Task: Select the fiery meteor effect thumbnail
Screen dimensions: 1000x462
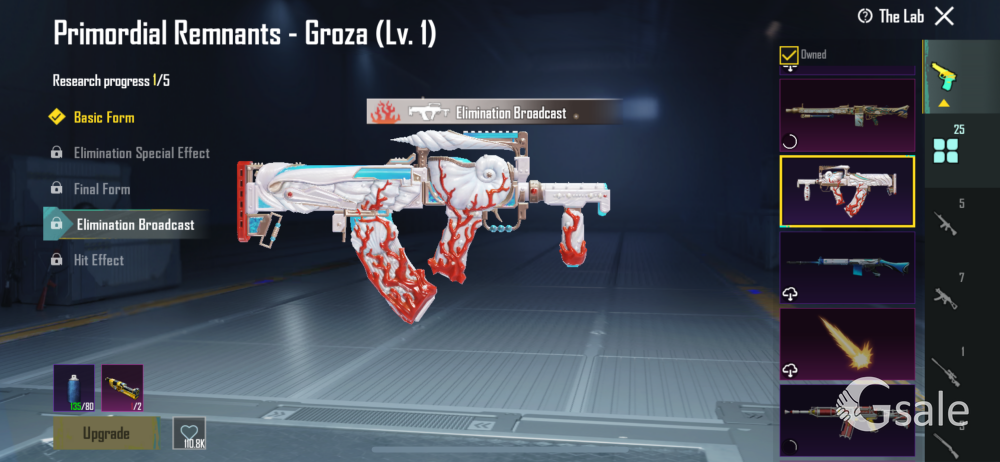Action: (847, 343)
